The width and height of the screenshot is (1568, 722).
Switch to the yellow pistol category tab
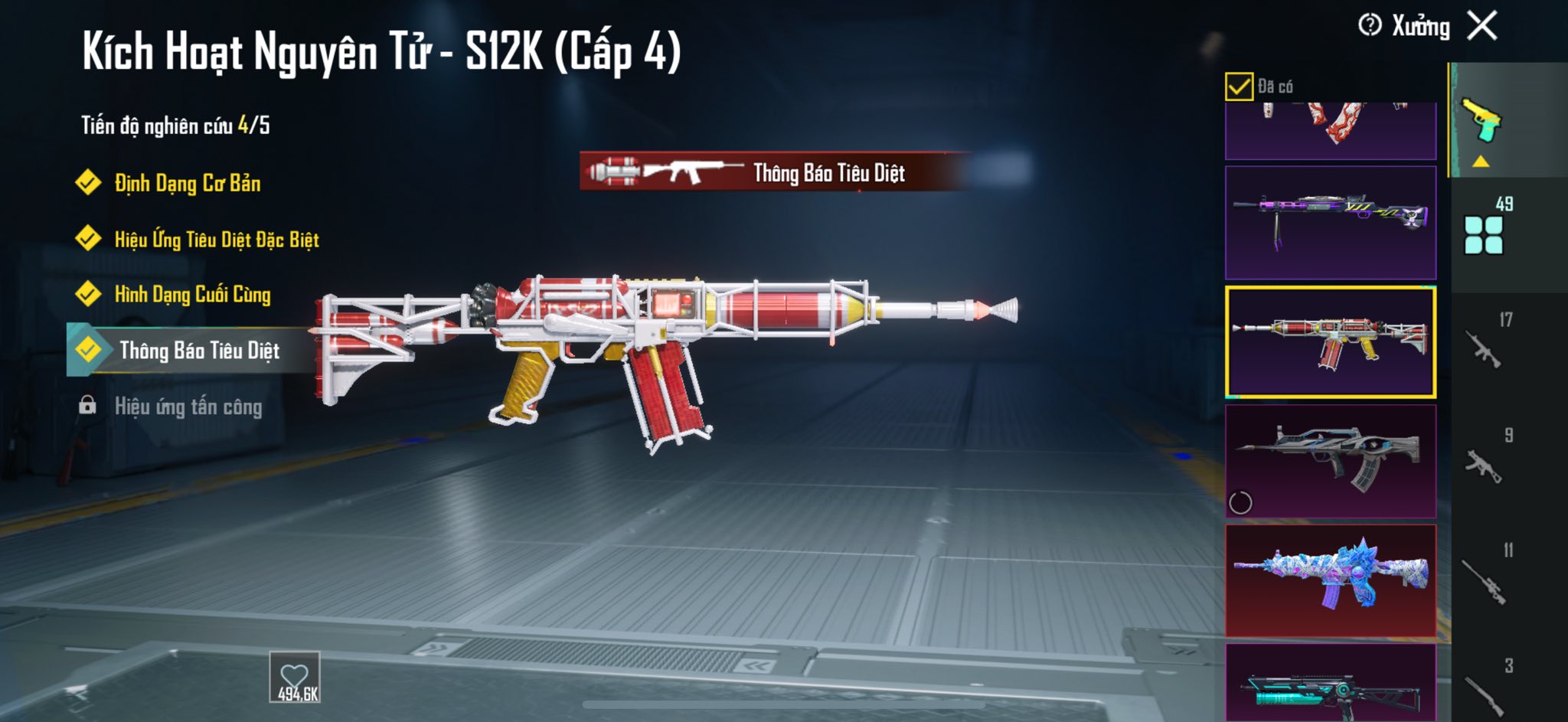[x=1482, y=121]
